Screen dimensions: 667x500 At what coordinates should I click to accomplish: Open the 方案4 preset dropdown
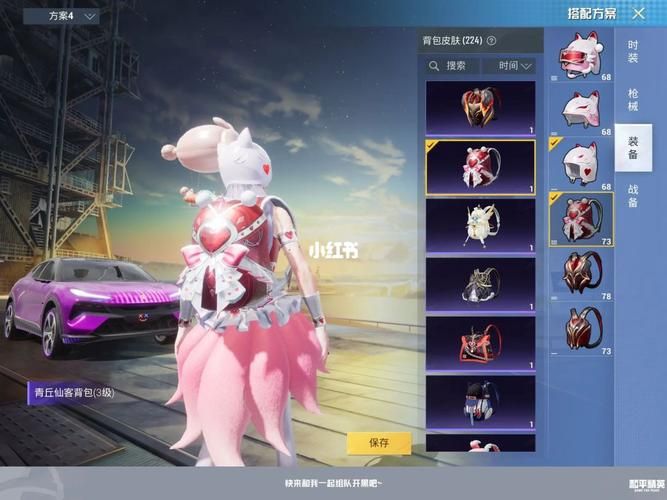(73, 16)
